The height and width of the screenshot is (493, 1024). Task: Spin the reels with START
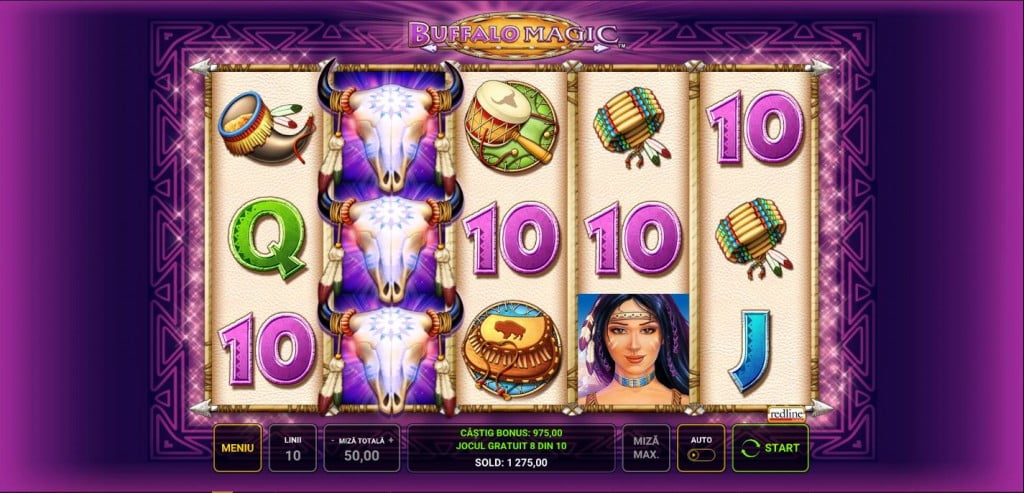770,448
